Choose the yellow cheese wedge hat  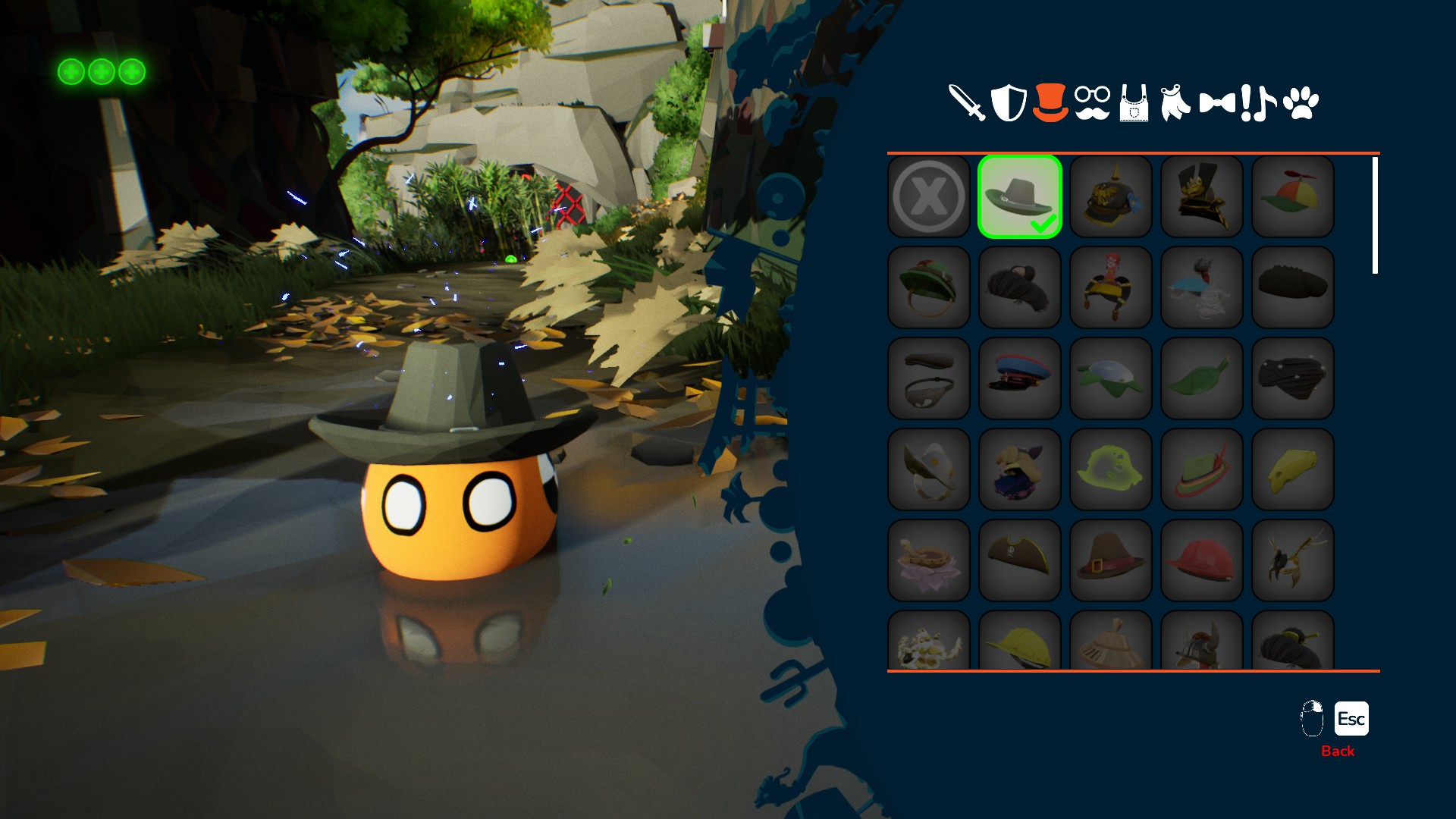coord(1293,470)
